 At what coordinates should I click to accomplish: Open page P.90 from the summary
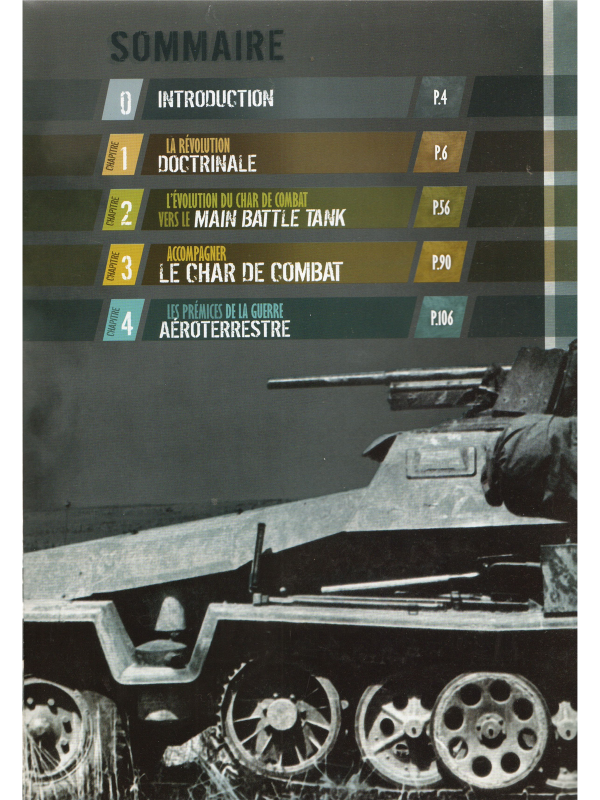[441, 262]
